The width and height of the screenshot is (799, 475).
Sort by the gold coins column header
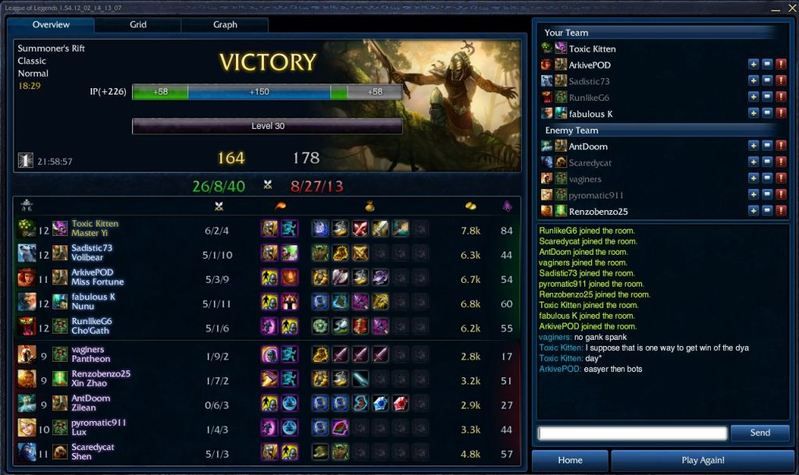(x=470, y=206)
